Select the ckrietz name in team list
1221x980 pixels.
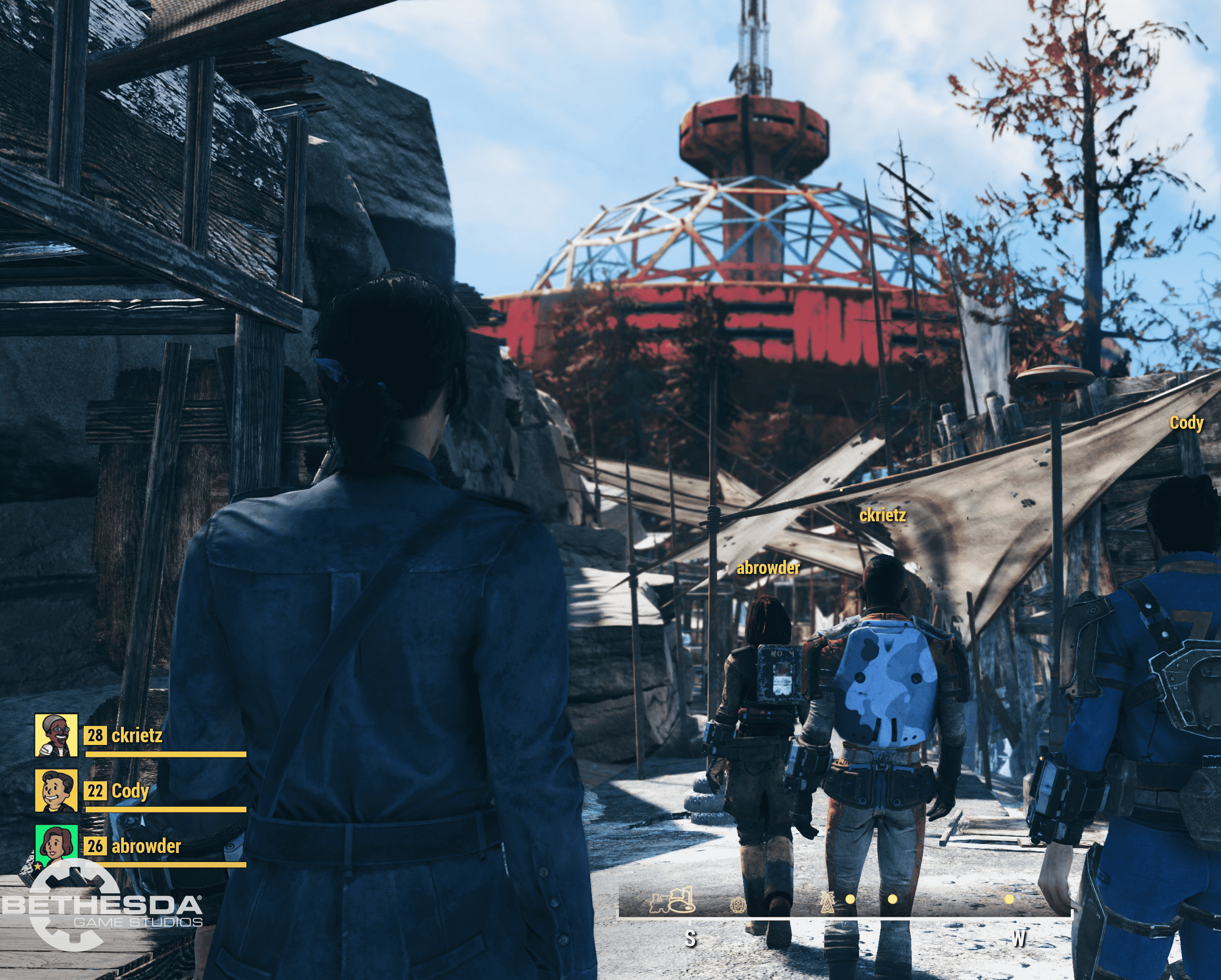click(137, 735)
